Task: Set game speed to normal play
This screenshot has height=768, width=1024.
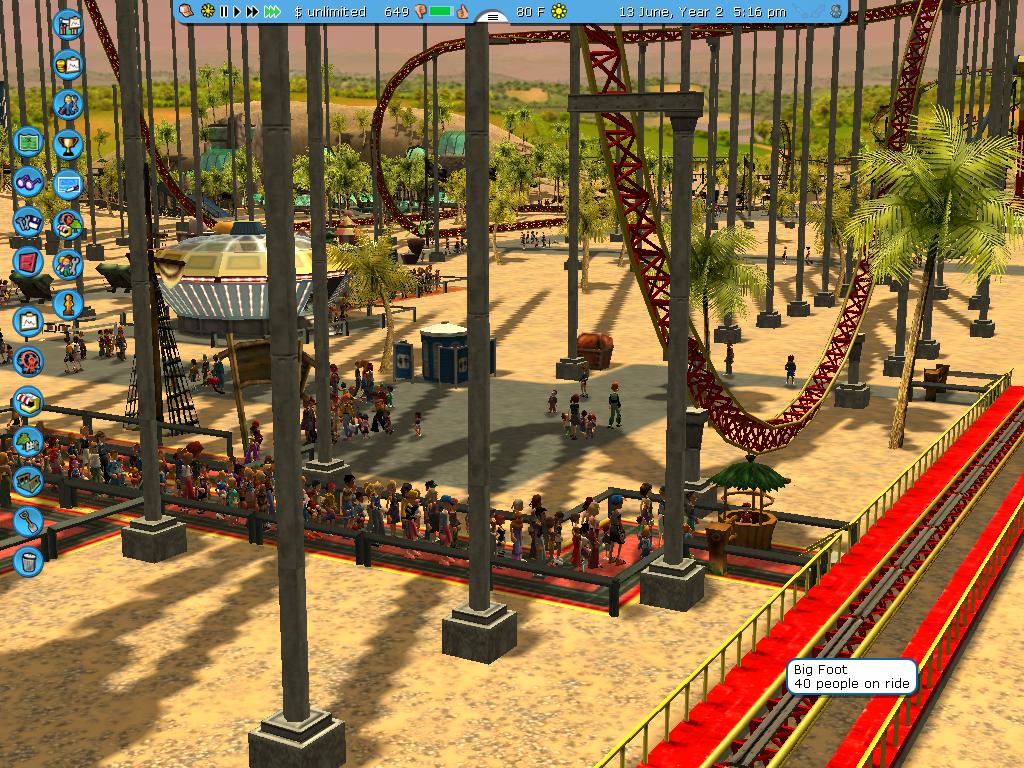Action: coord(238,11)
